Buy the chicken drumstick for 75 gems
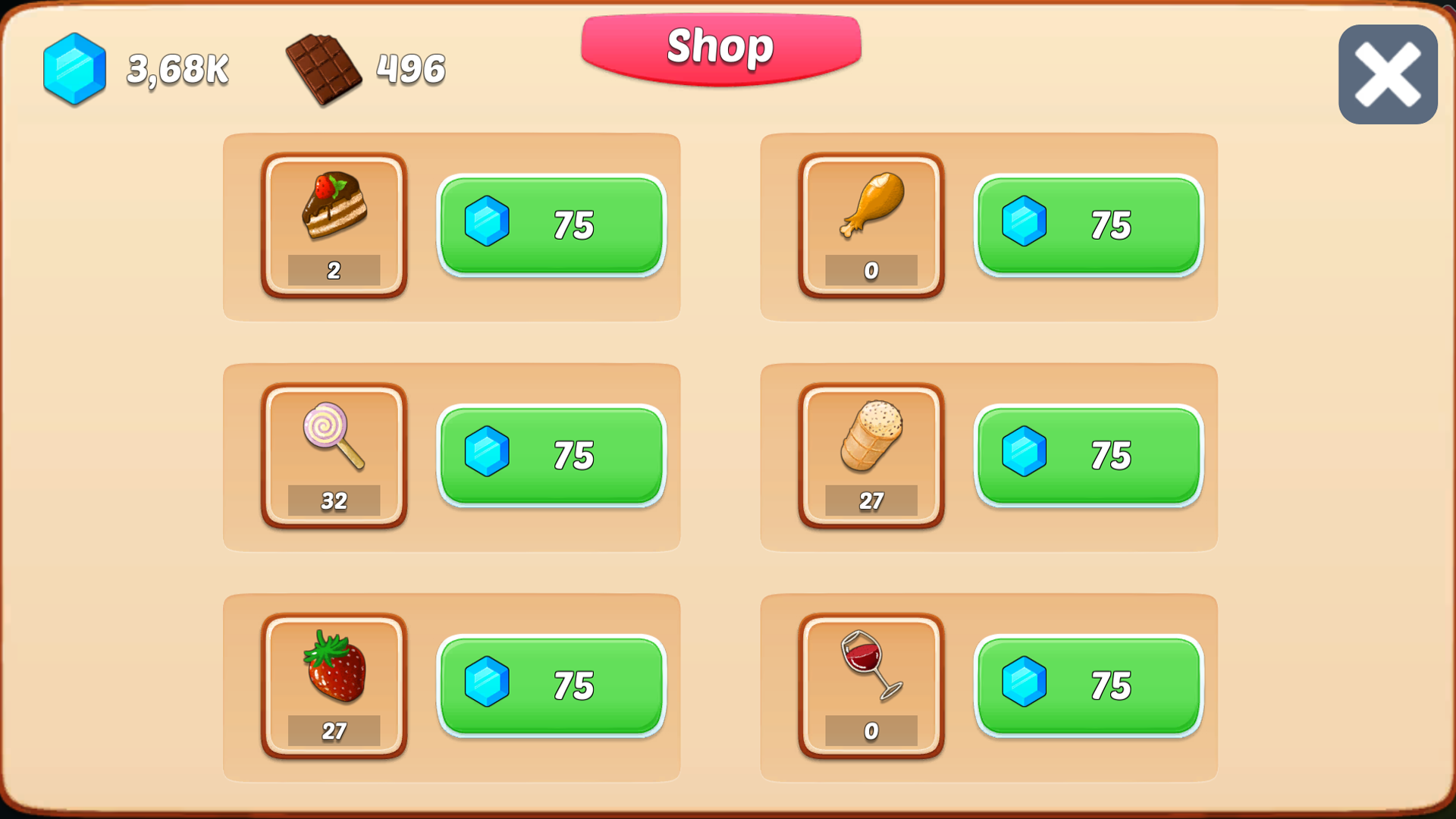Screen dimensions: 1456x819 1088,225
